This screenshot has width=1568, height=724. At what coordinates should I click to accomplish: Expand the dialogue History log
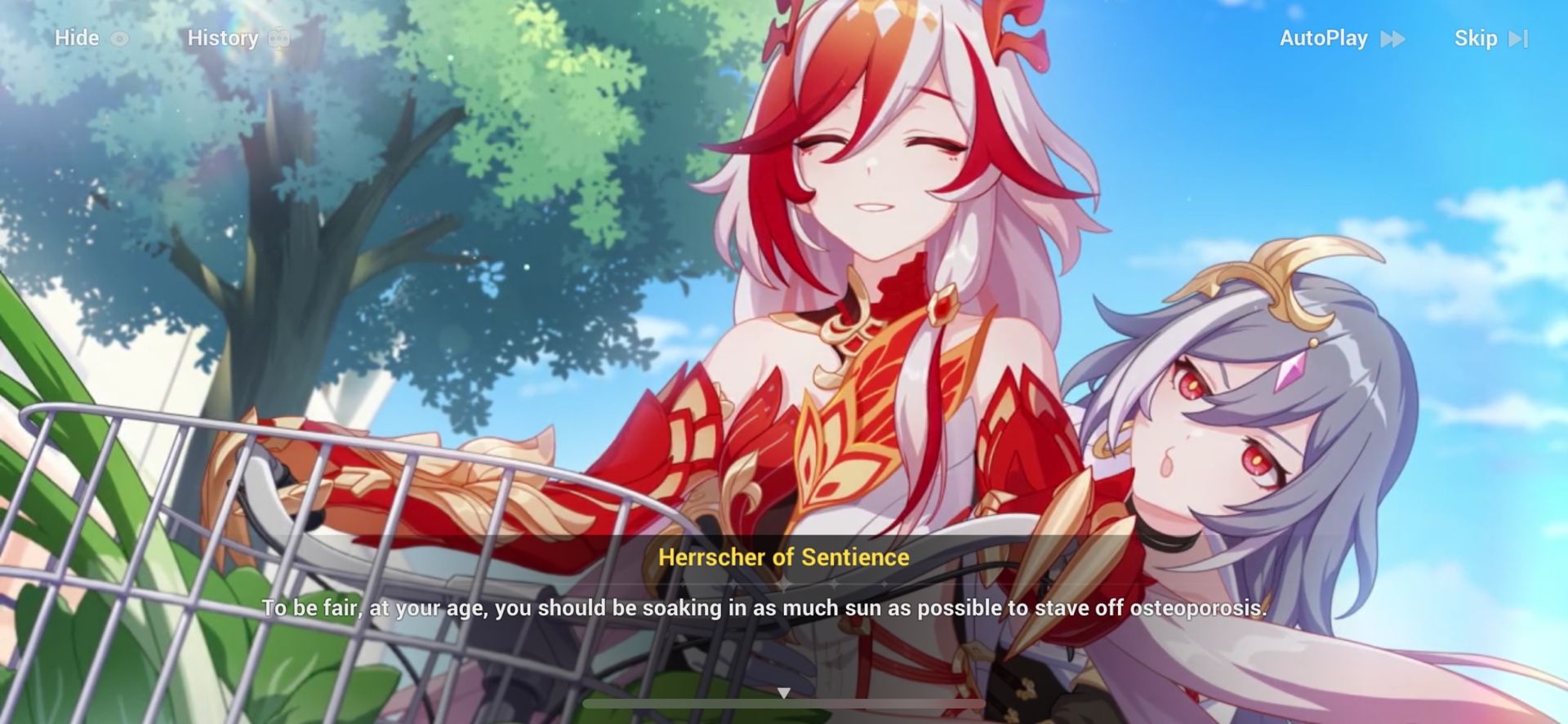click(x=225, y=38)
